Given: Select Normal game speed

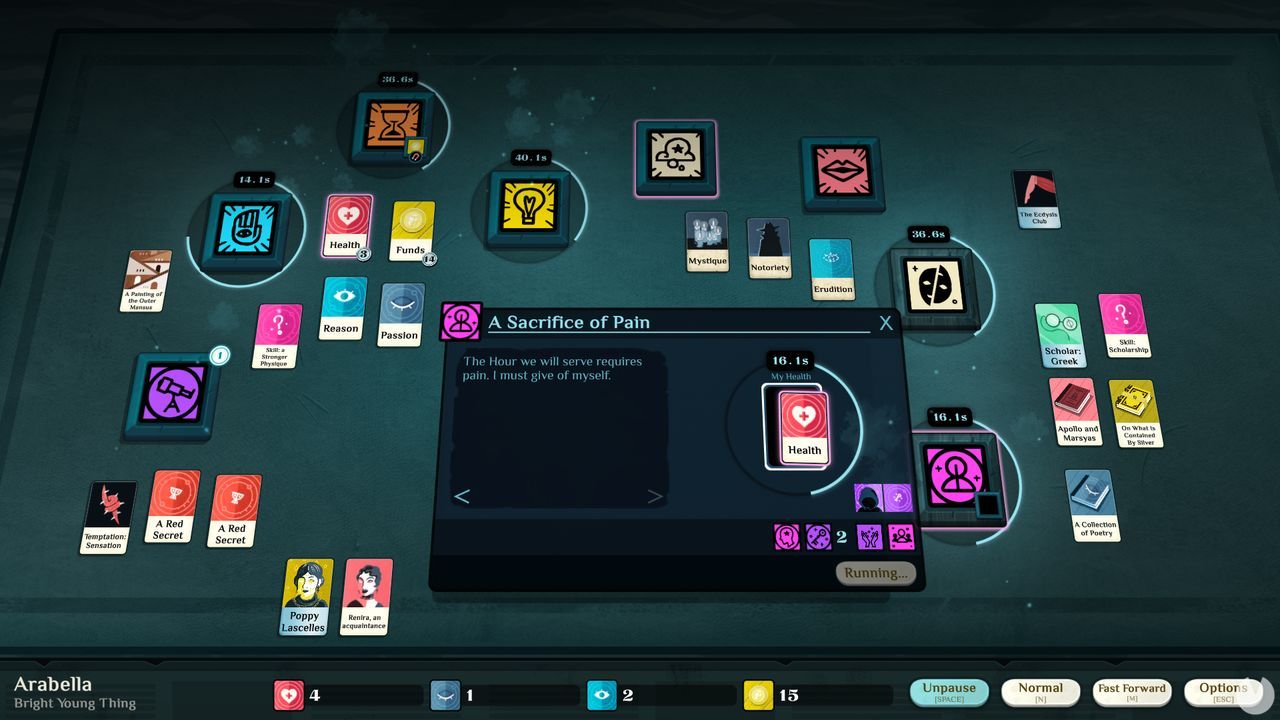Looking at the screenshot, I should pos(1040,689).
